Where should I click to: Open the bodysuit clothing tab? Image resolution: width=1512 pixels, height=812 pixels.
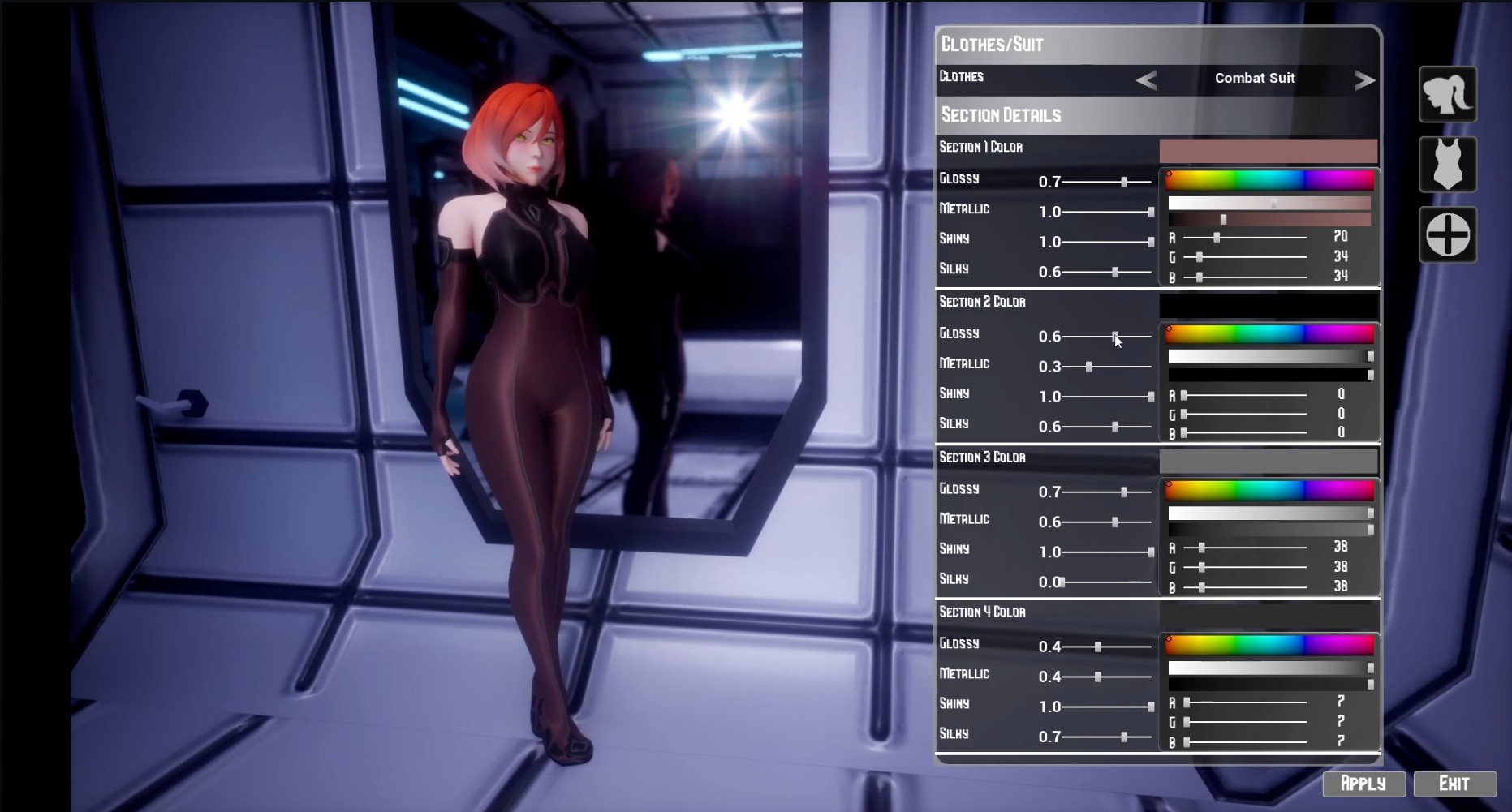click(1447, 165)
